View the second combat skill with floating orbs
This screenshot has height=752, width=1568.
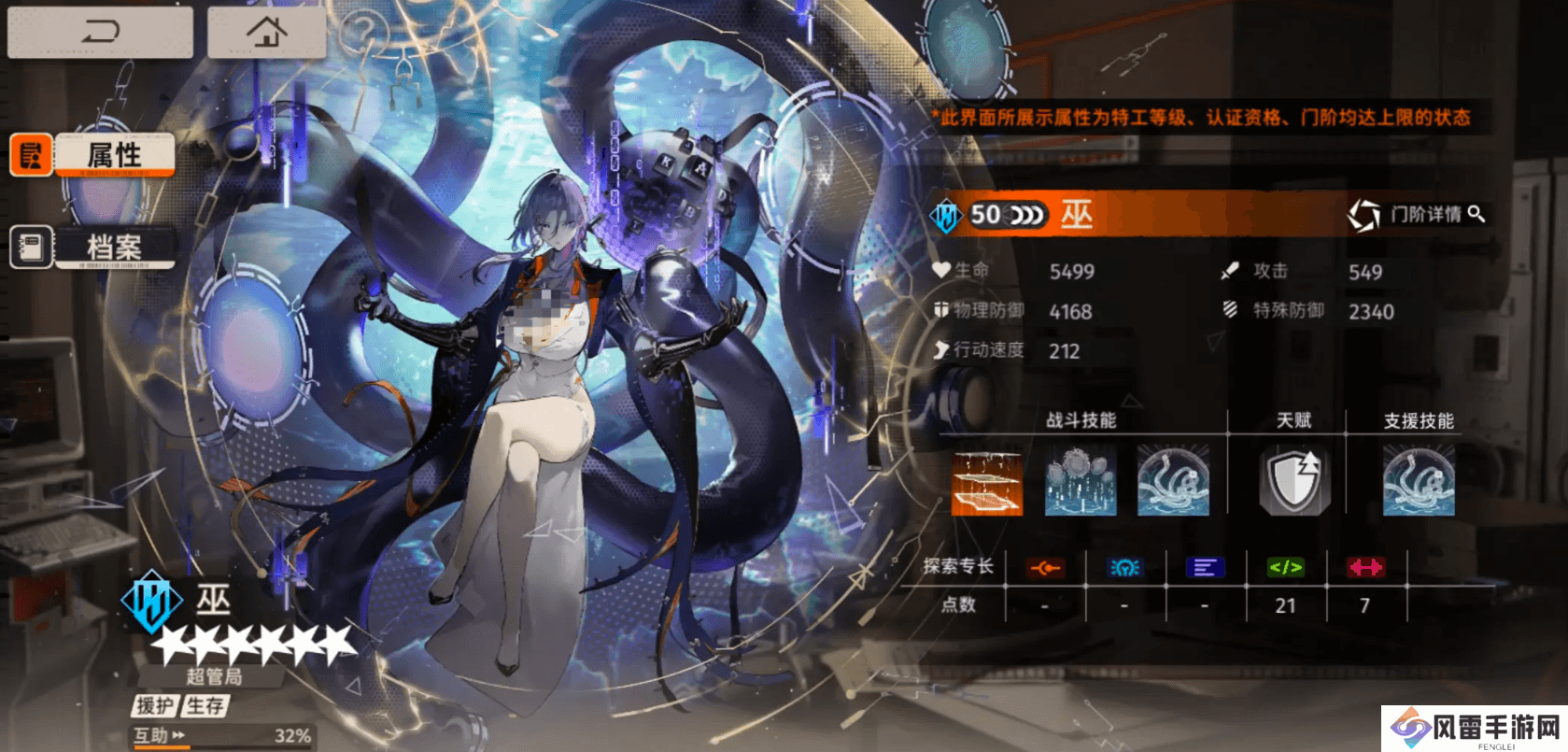(x=1081, y=483)
